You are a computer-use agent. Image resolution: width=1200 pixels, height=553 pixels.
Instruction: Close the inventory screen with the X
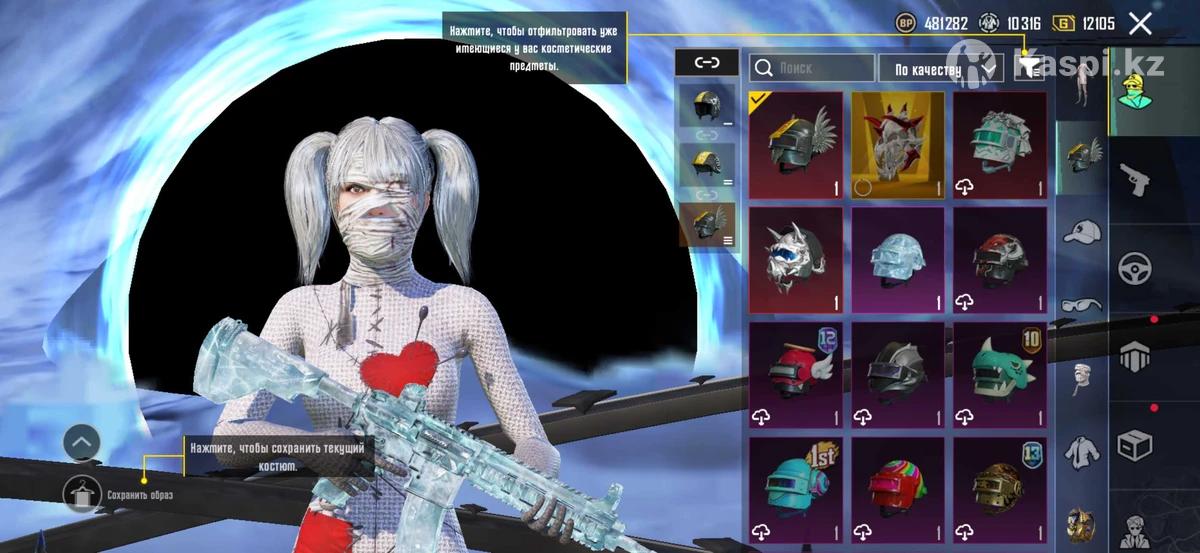coord(1139,24)
